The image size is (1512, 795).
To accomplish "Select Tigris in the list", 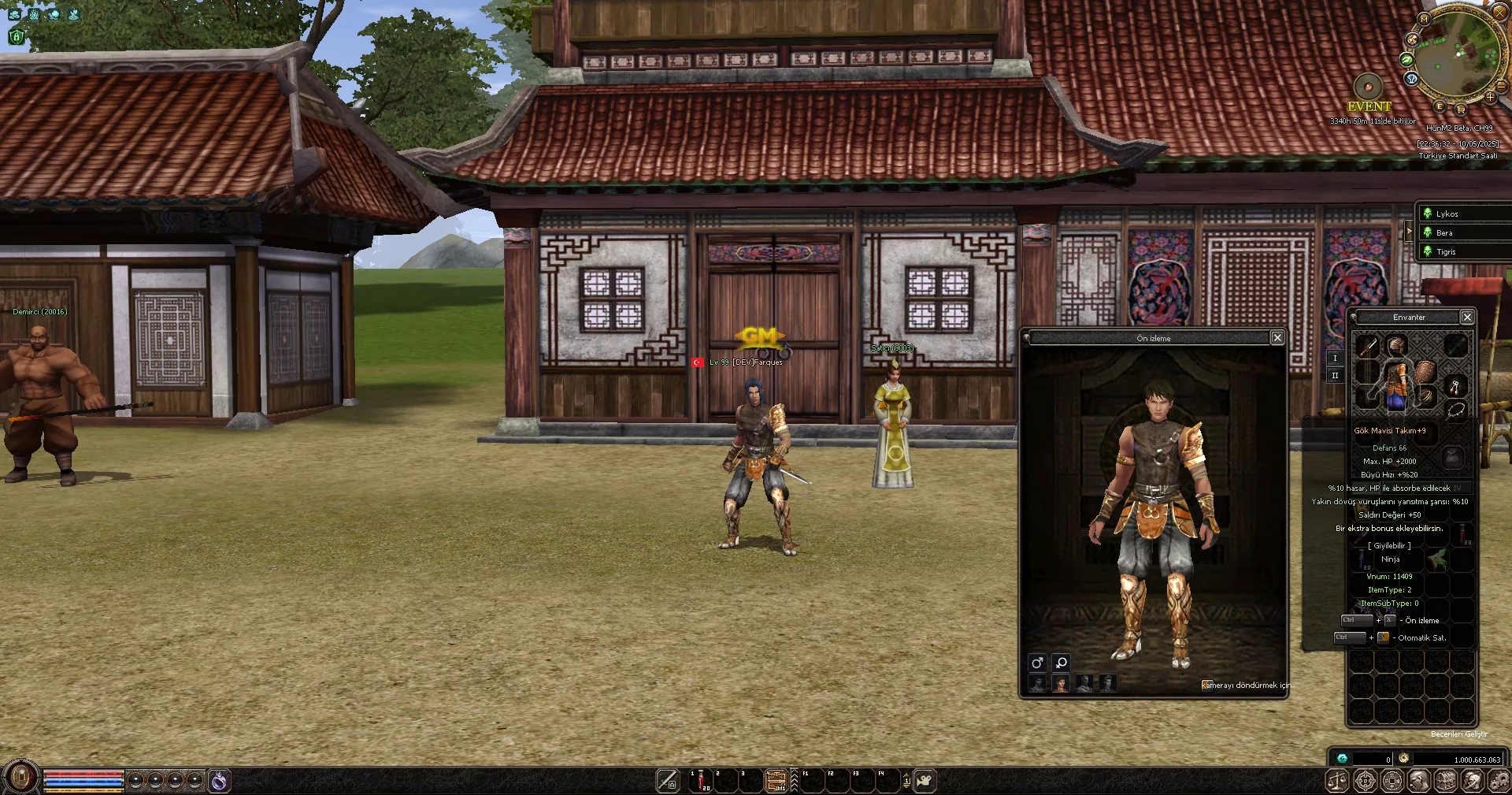I will [1446, 251].
